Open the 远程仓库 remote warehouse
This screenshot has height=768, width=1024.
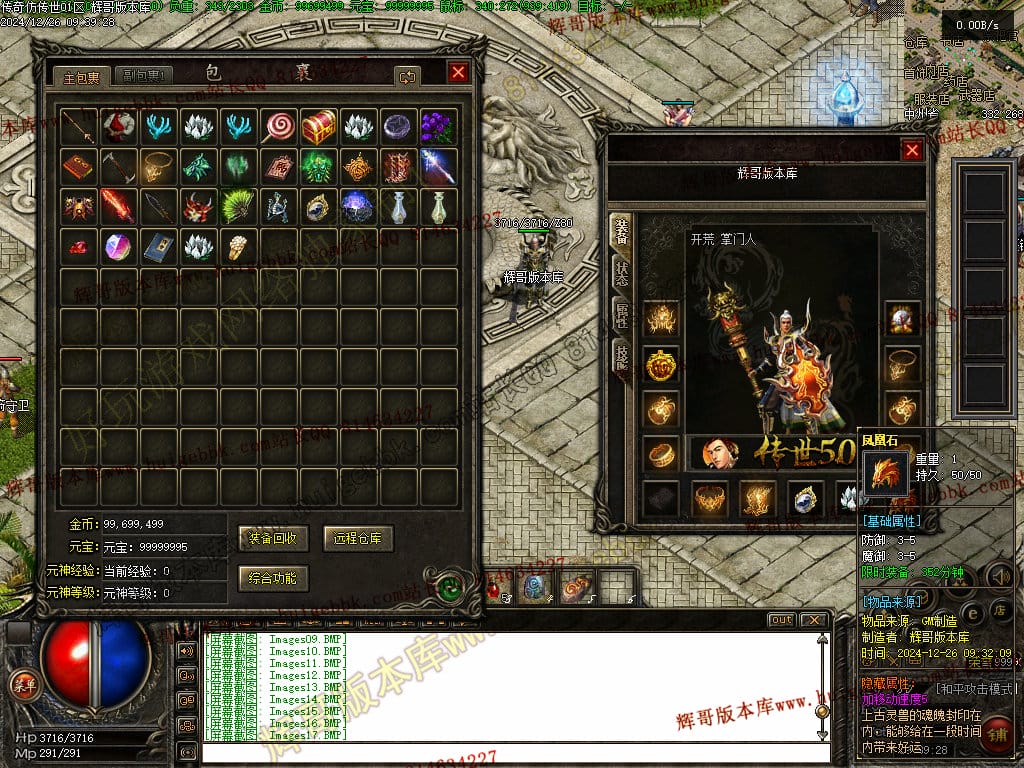[358, 538]
